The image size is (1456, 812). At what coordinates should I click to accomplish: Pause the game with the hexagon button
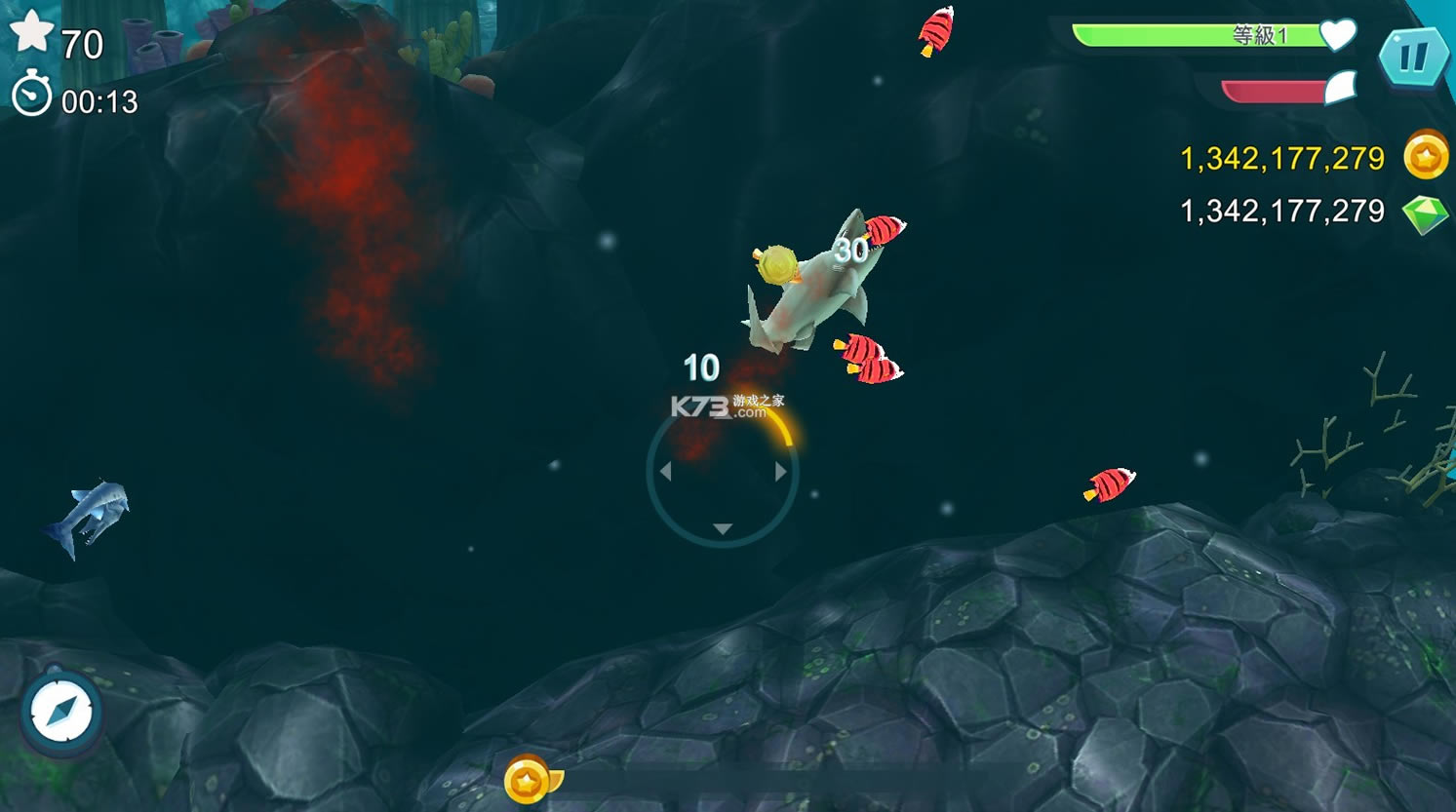click(1413, 58)
